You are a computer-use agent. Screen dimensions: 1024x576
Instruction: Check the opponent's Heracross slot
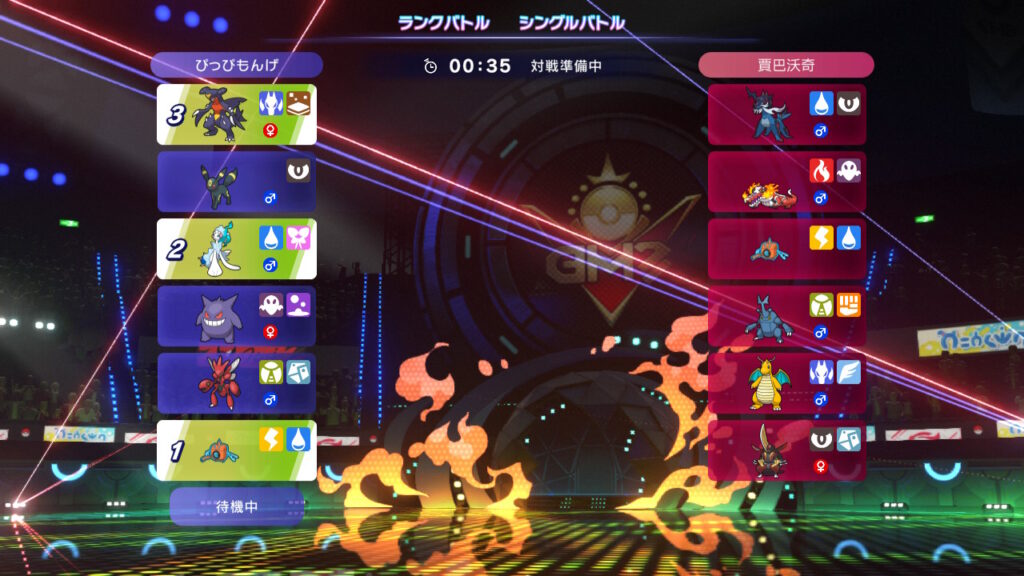click(787, 316)
